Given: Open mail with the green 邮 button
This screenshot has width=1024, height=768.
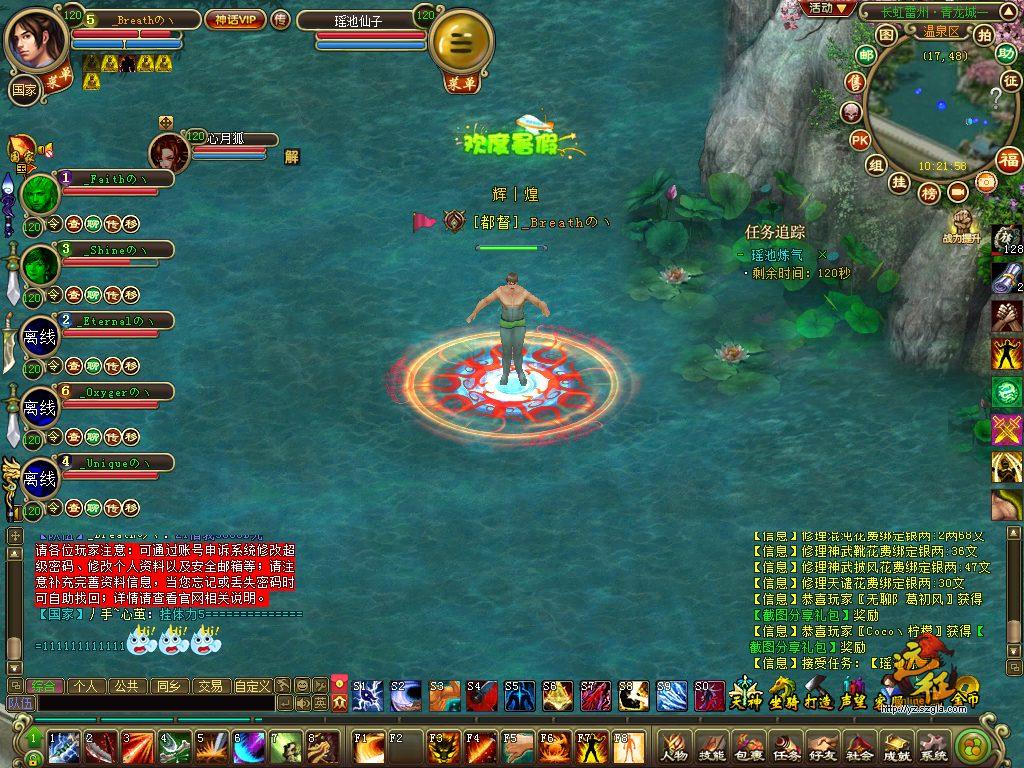Looking at the screenshot, I should [866, 55].
